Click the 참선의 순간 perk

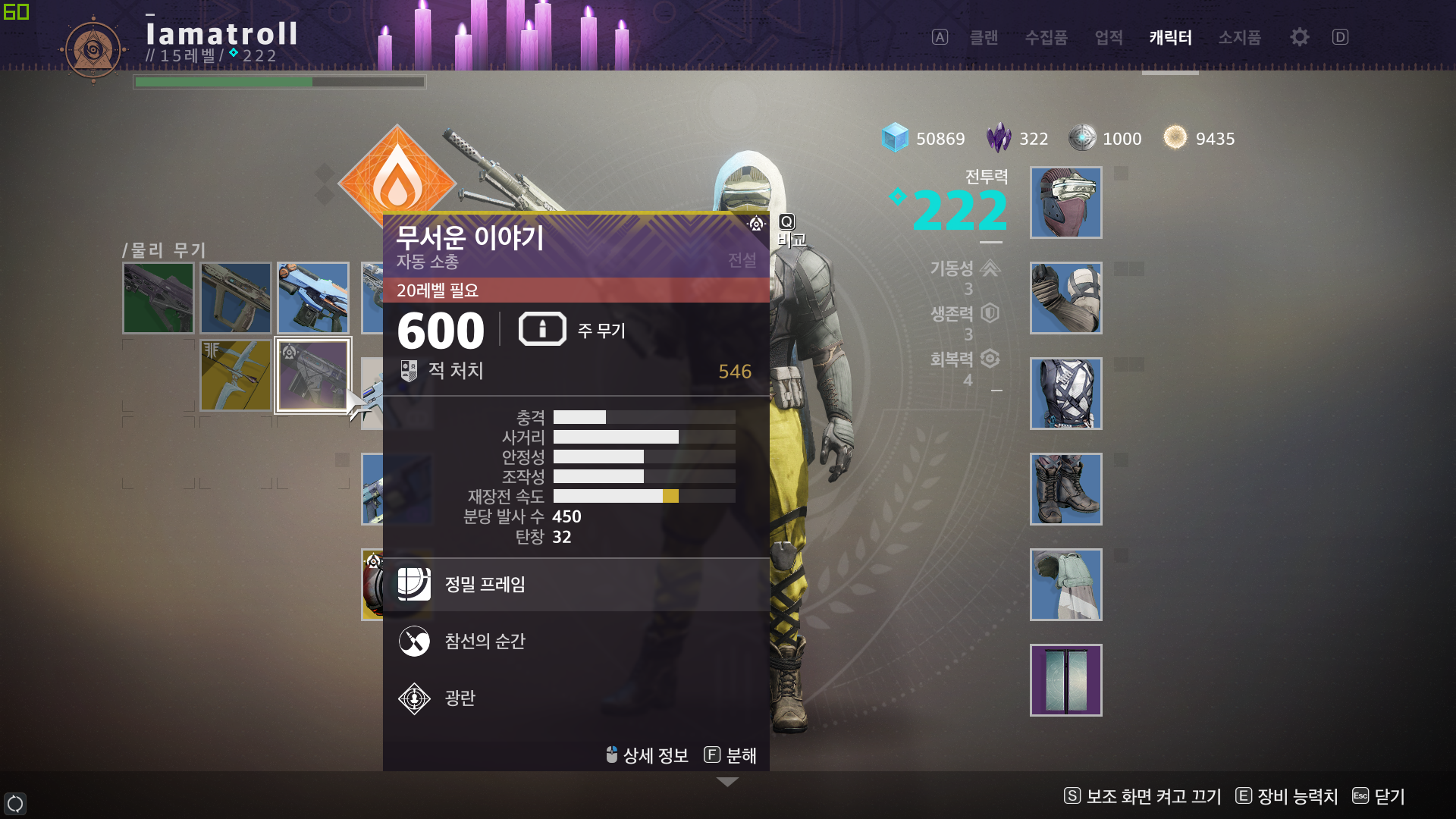576,642
